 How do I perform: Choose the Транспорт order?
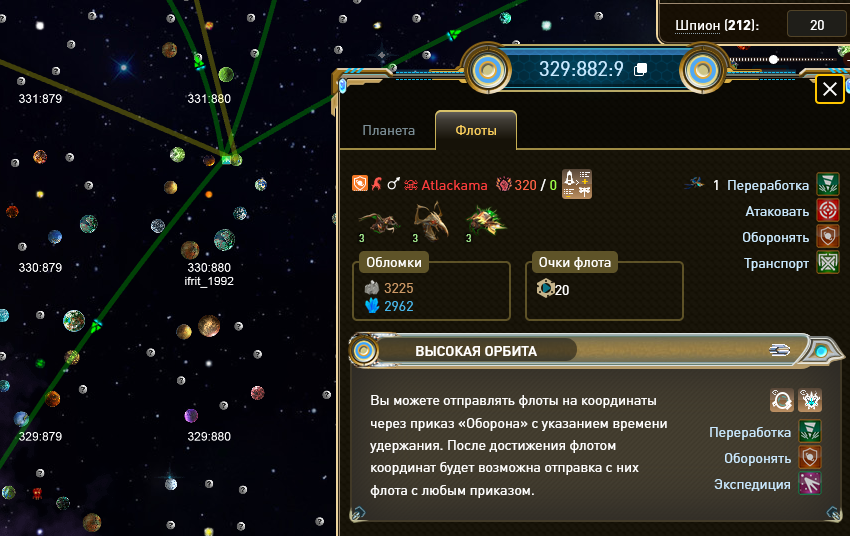coord(827,263)
